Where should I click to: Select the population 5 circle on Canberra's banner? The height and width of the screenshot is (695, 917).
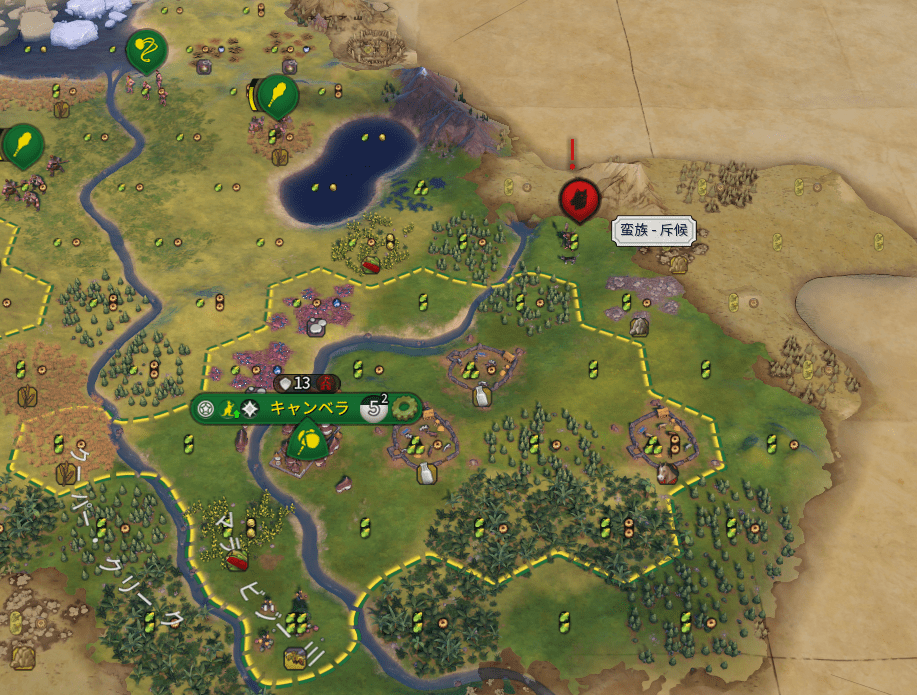point(373,408)
